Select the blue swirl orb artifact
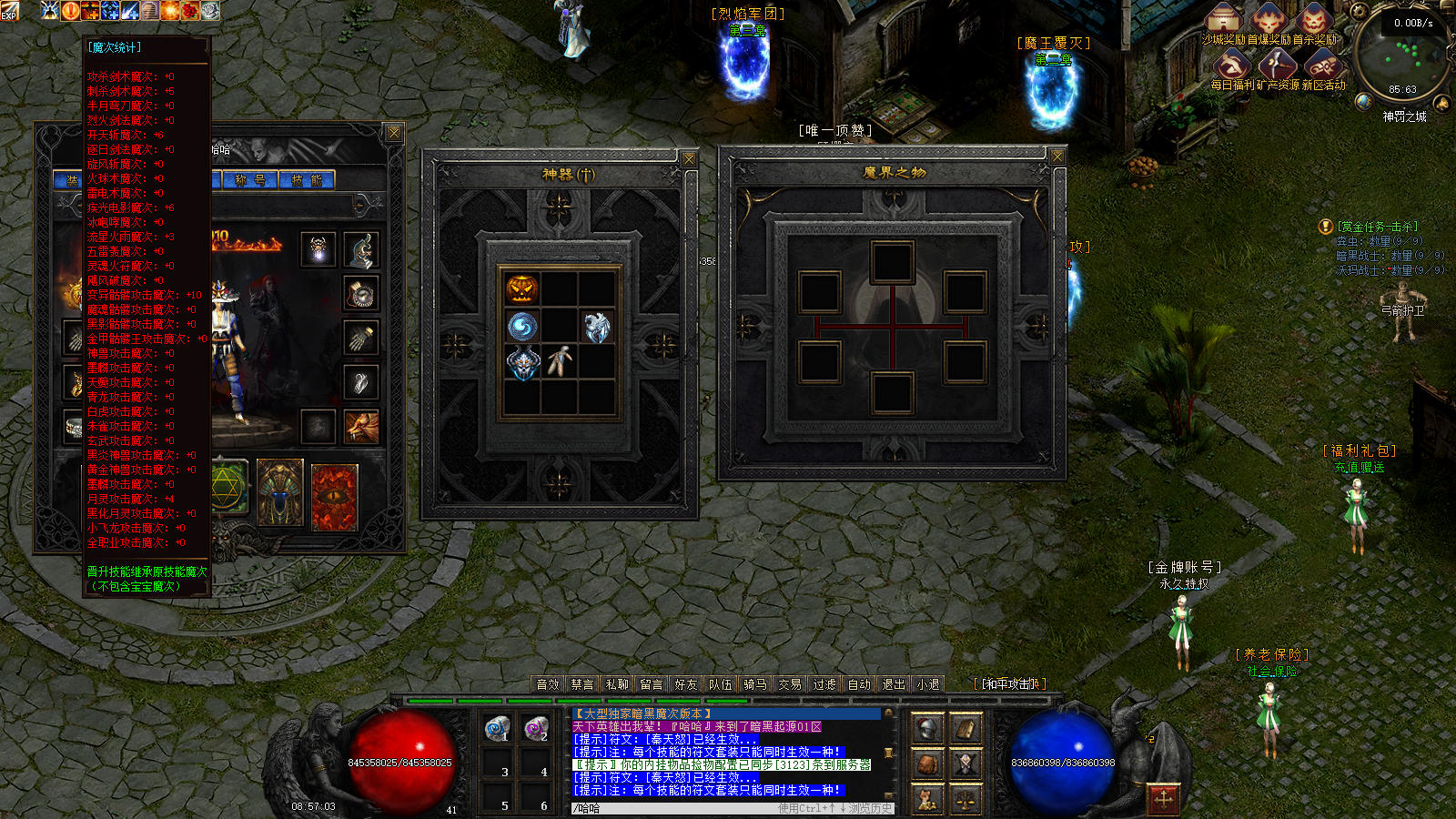Screen dimensions: 1456x819 pos(522,327)
